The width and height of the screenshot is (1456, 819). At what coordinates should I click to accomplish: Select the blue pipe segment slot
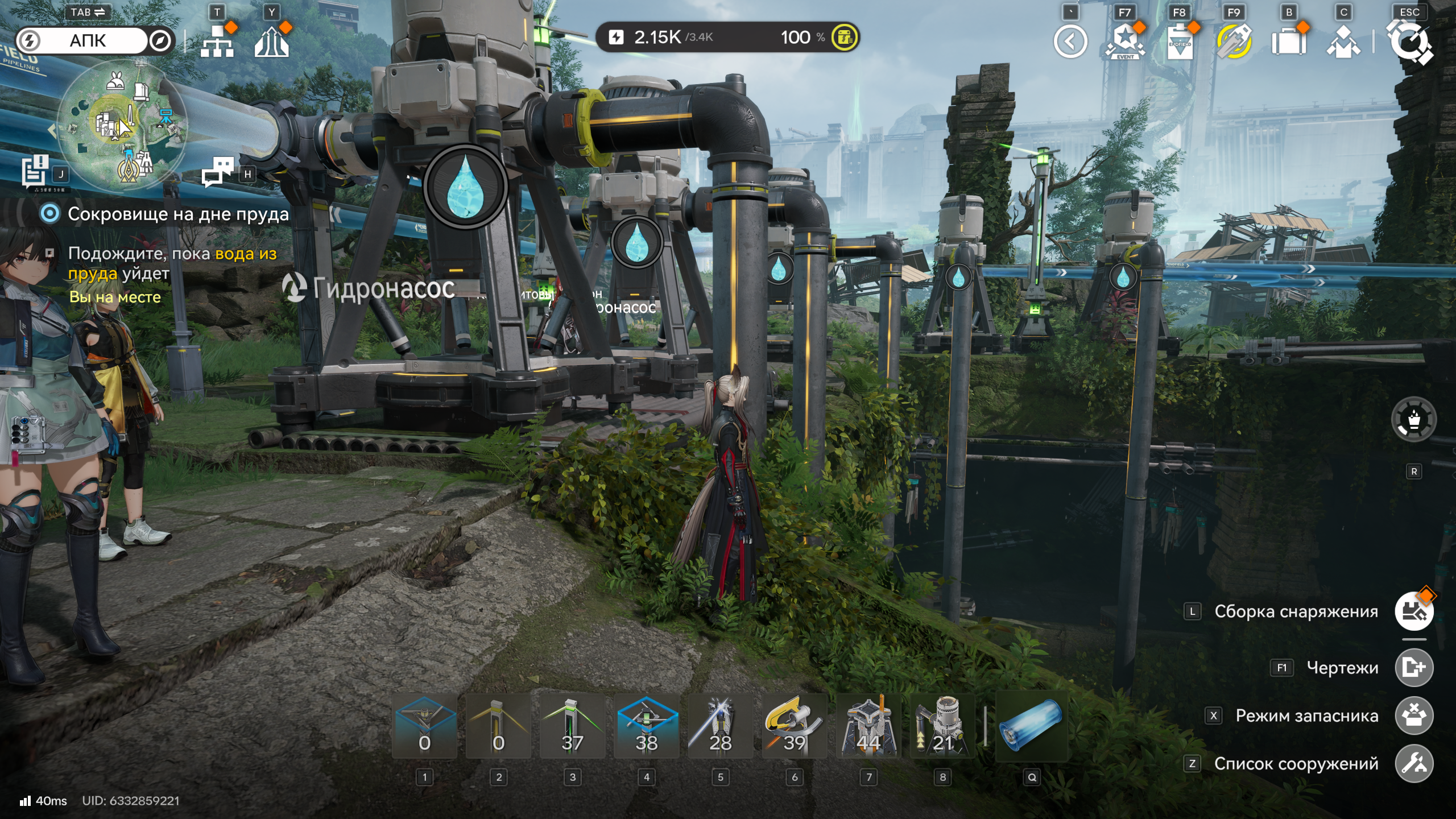tap(1031, 726)
